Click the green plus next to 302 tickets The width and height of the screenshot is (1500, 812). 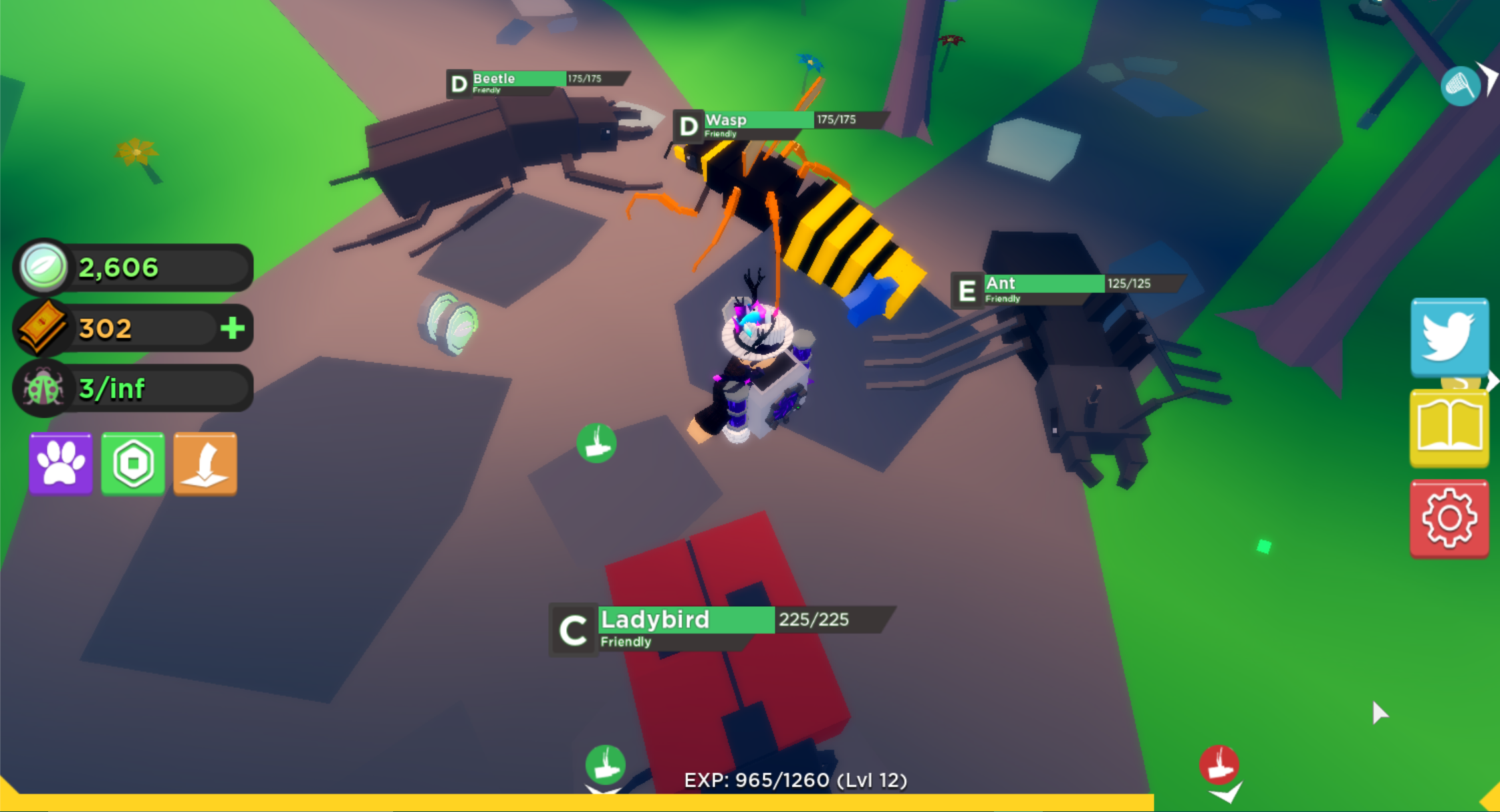click(232, 328)
